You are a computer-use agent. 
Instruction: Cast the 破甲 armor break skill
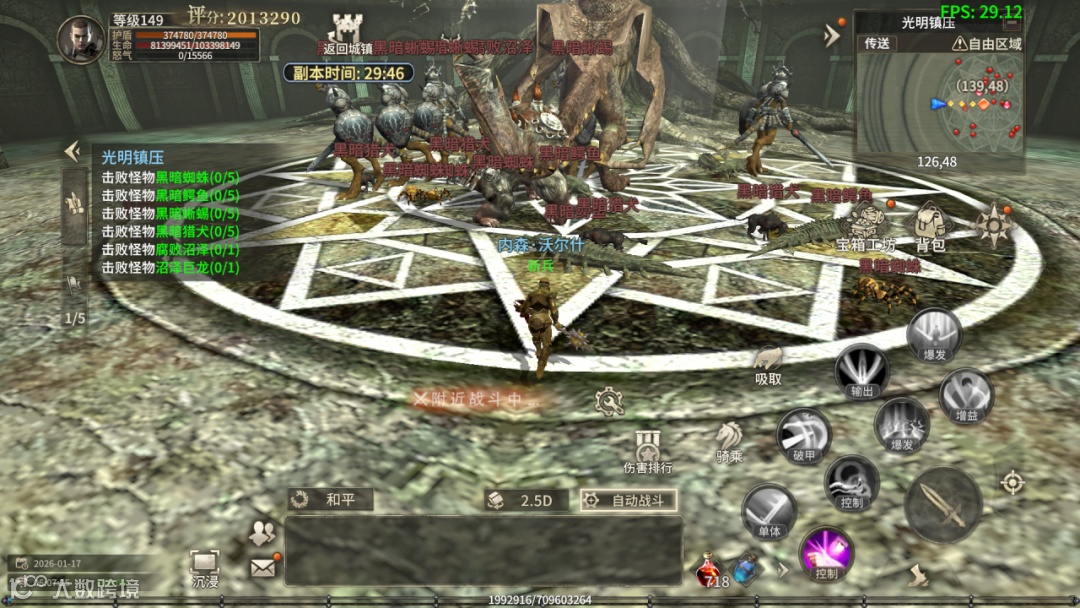click(804, 435)
